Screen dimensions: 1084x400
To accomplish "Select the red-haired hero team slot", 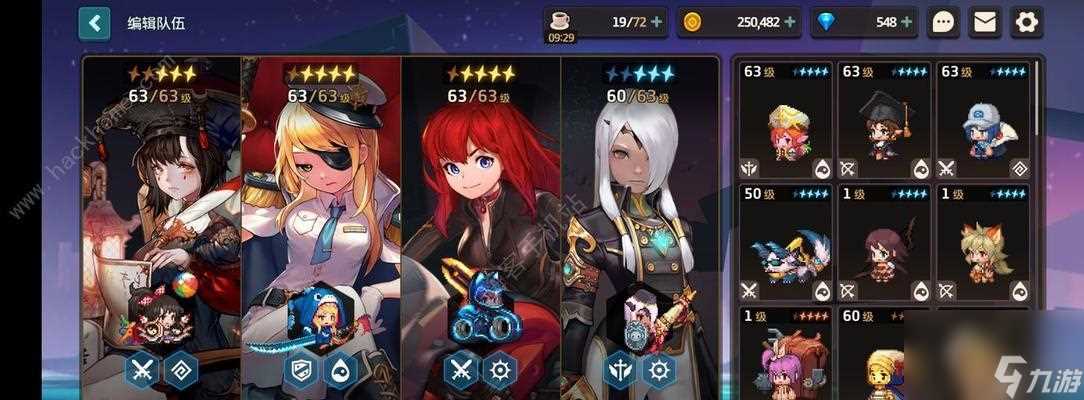I will click(x=481, y=200).
